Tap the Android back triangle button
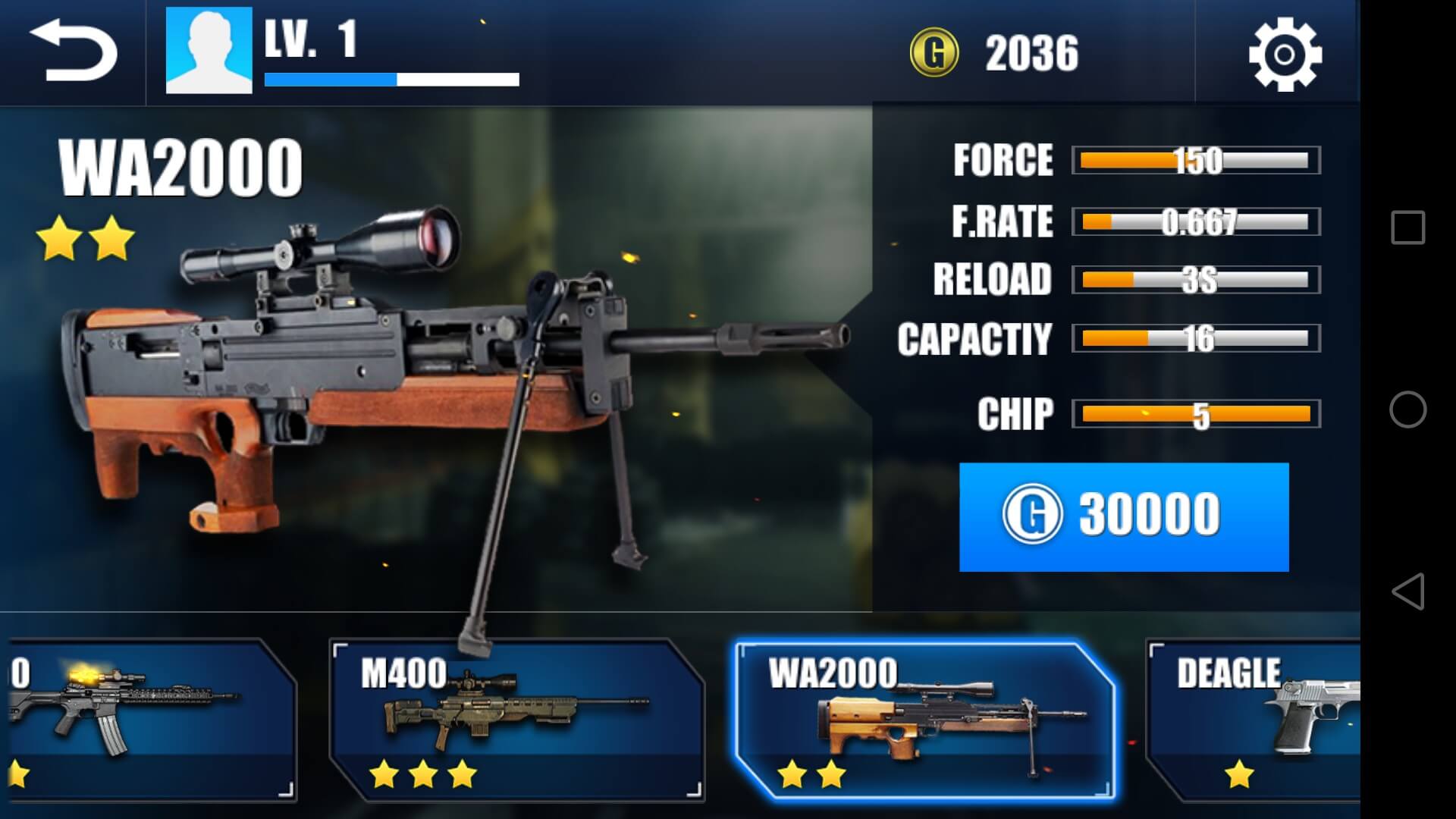 (1407, 591)
